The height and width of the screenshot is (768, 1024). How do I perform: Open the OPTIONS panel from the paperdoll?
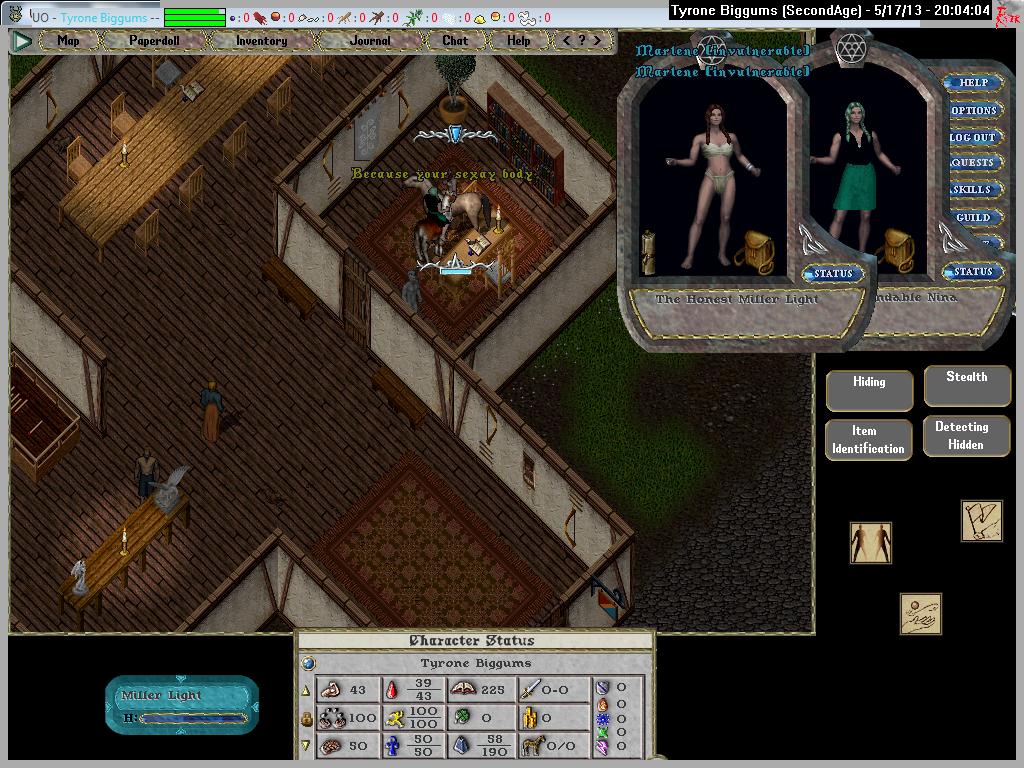click(973, 110)
